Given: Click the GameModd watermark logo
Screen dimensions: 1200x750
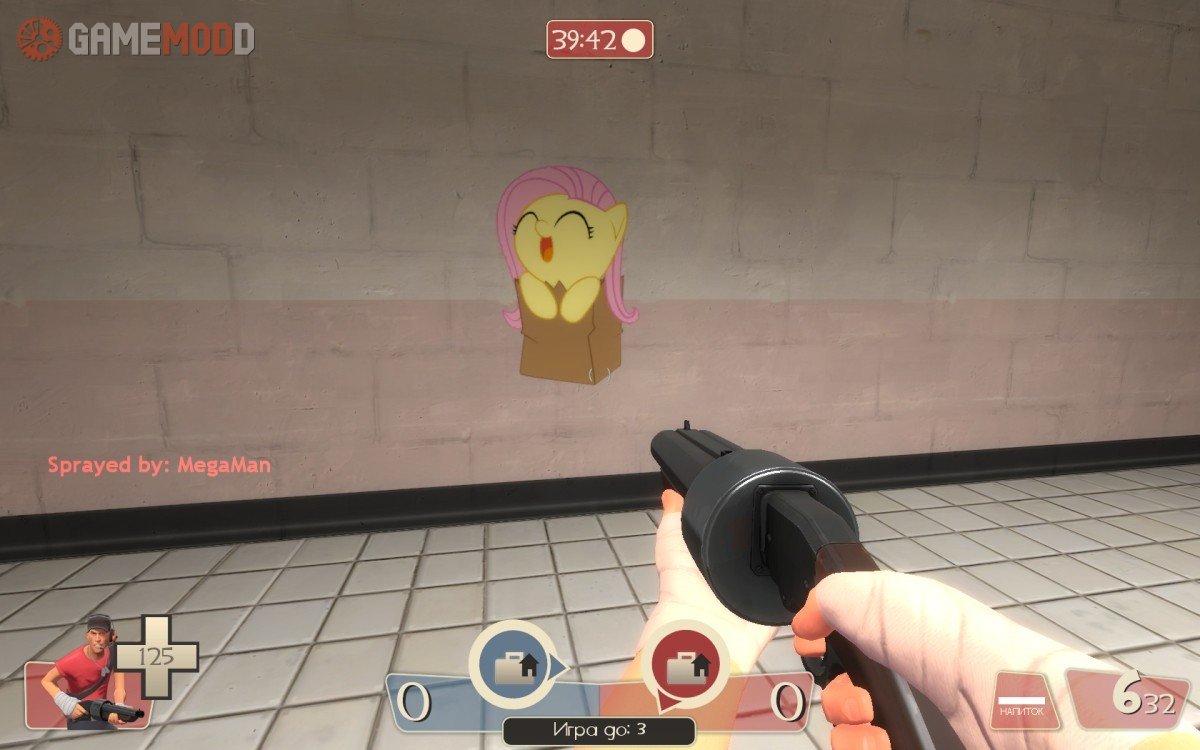Looking at the screenshot, I should click(x=135, y=39).
